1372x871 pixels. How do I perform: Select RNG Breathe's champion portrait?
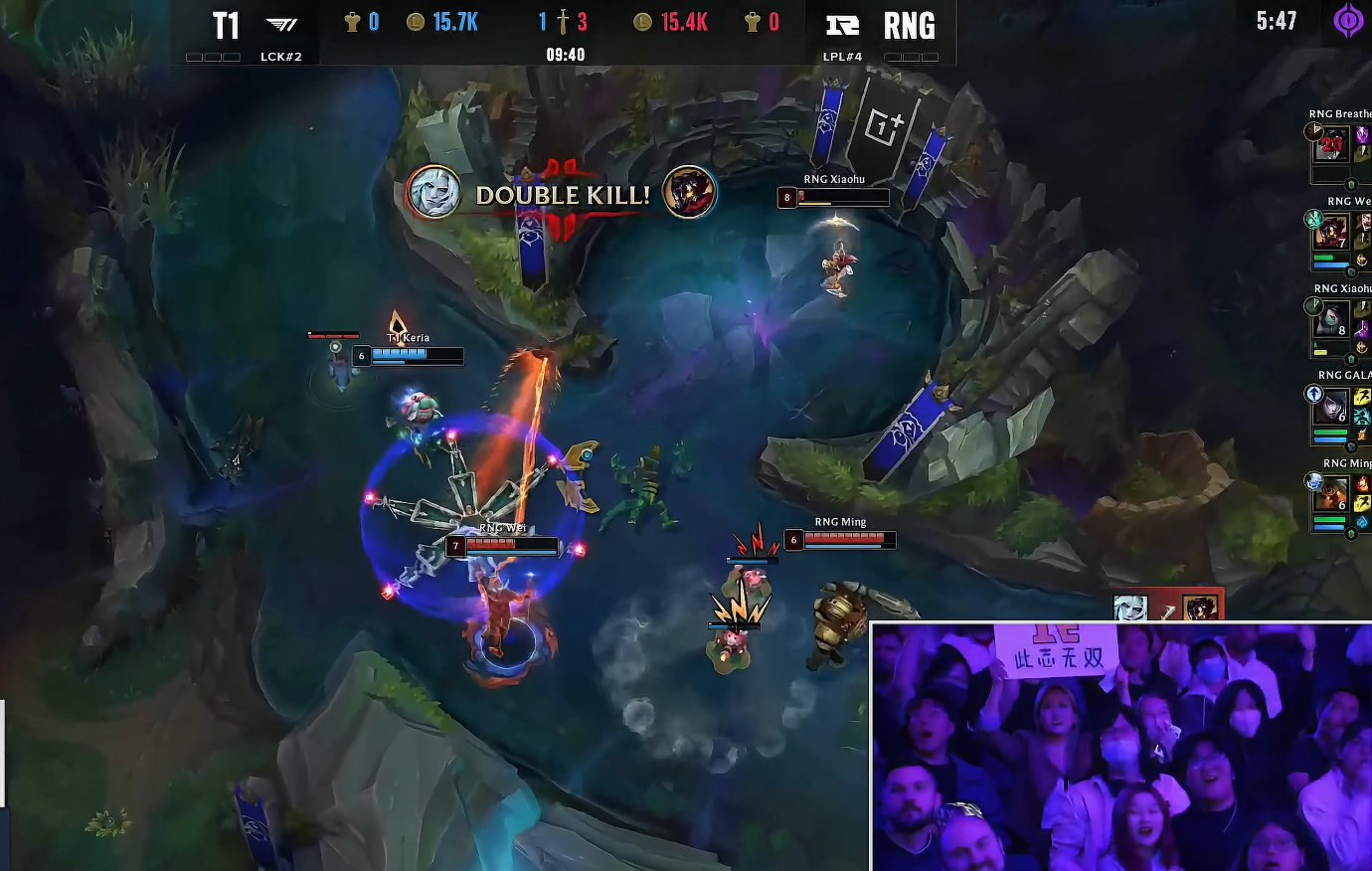1331,146
